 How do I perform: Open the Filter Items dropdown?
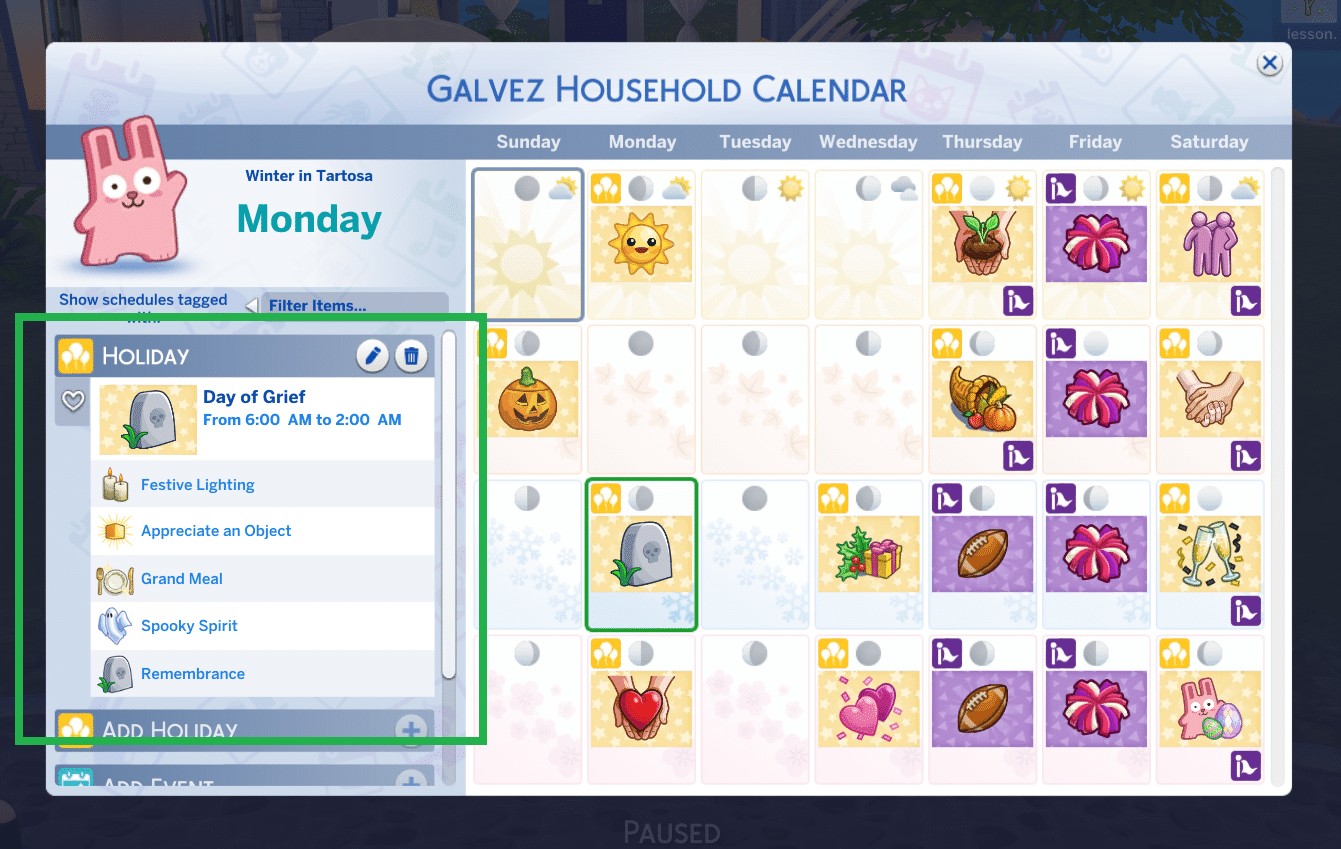355,304
